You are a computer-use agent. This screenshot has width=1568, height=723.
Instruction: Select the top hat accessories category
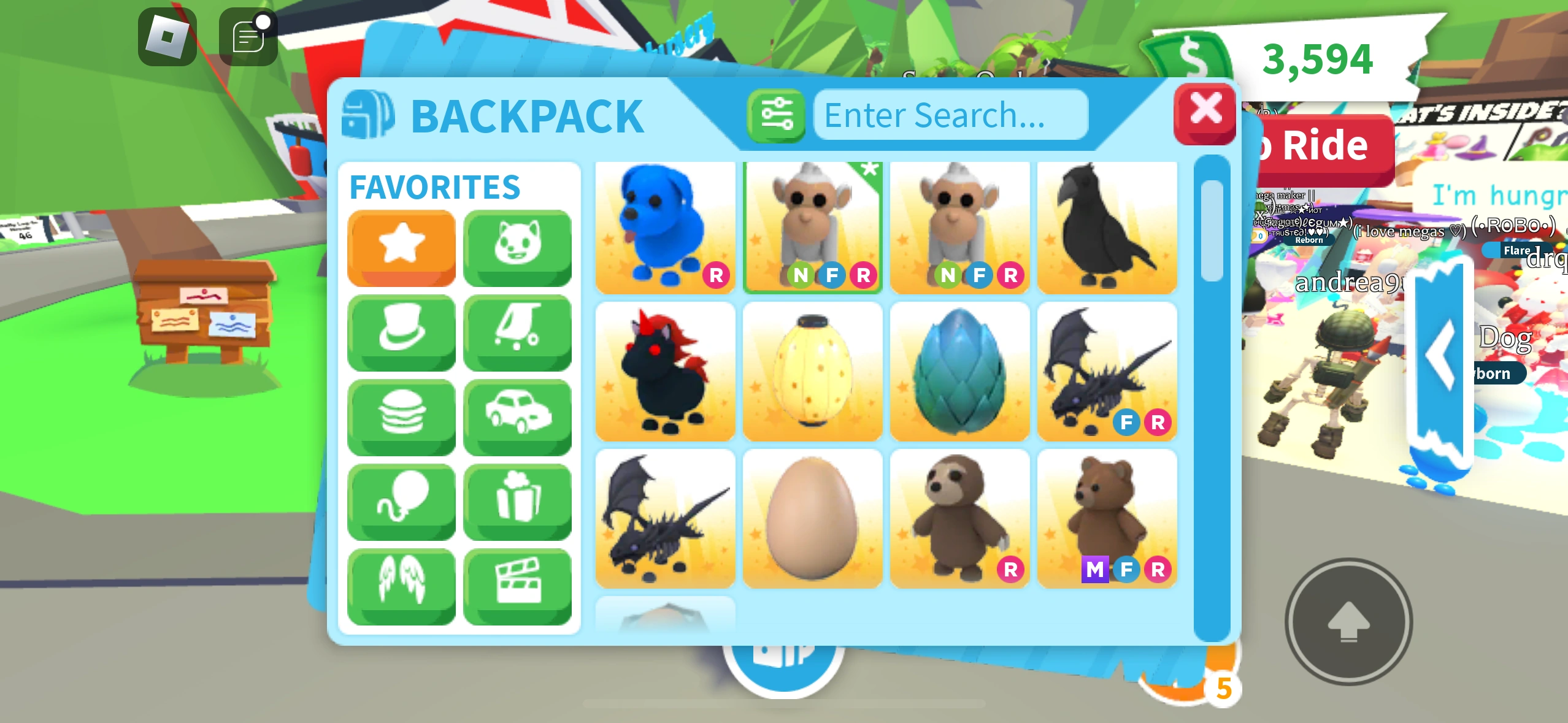click(402, 332)
